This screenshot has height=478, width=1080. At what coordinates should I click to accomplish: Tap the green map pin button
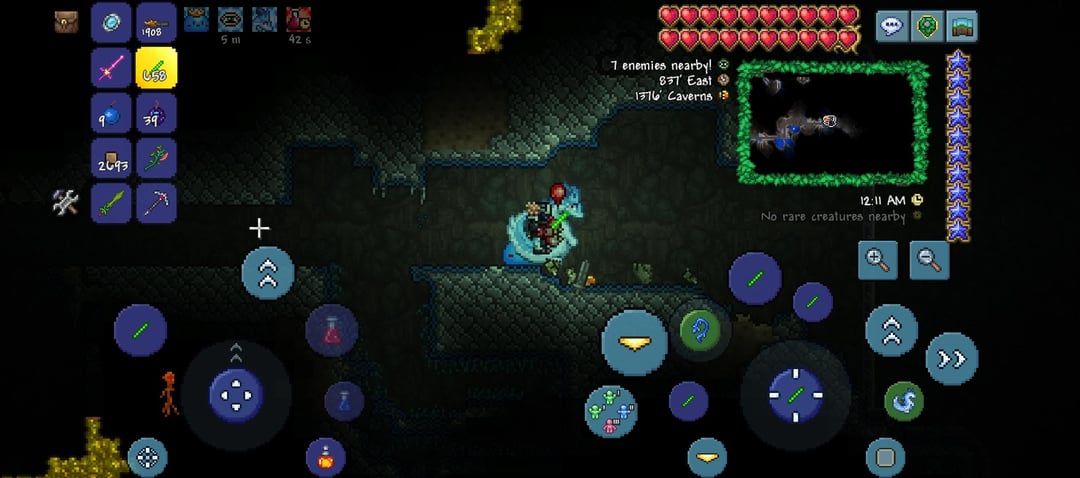coord(927,26)
